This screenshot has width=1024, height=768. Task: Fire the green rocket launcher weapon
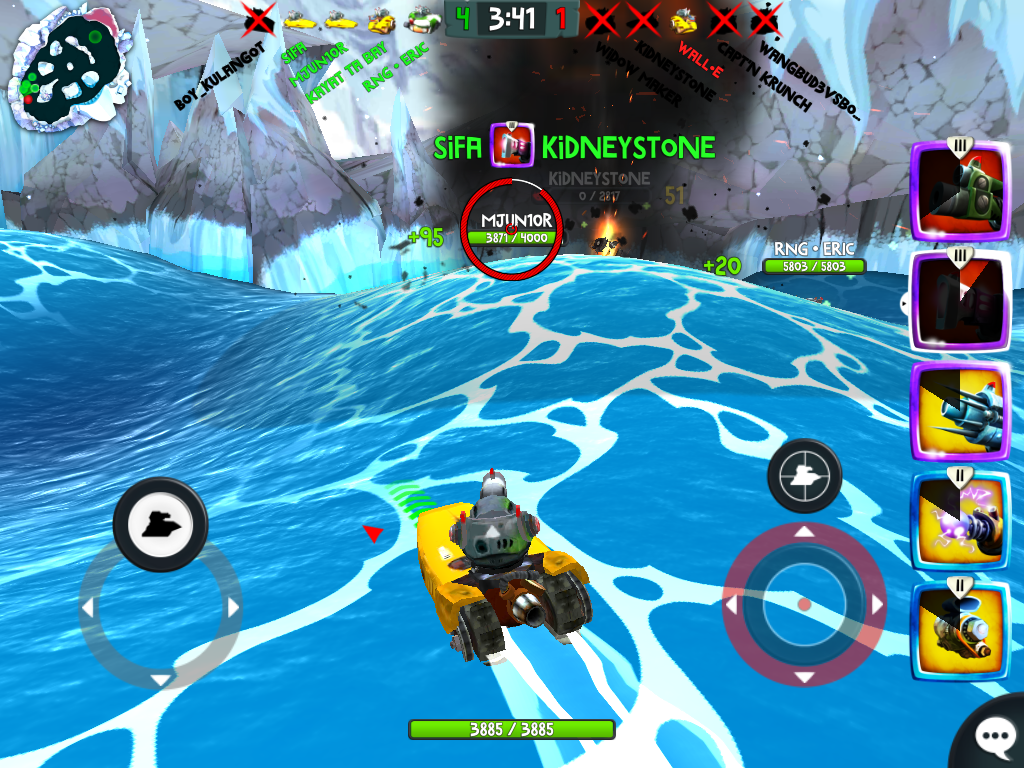960,190
